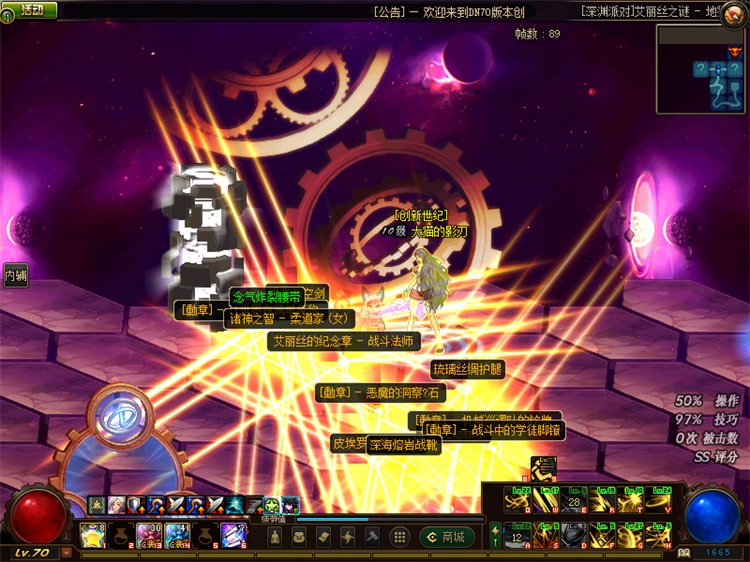Click the 内辅 side tab
The image size is (750, 562).
14,275
